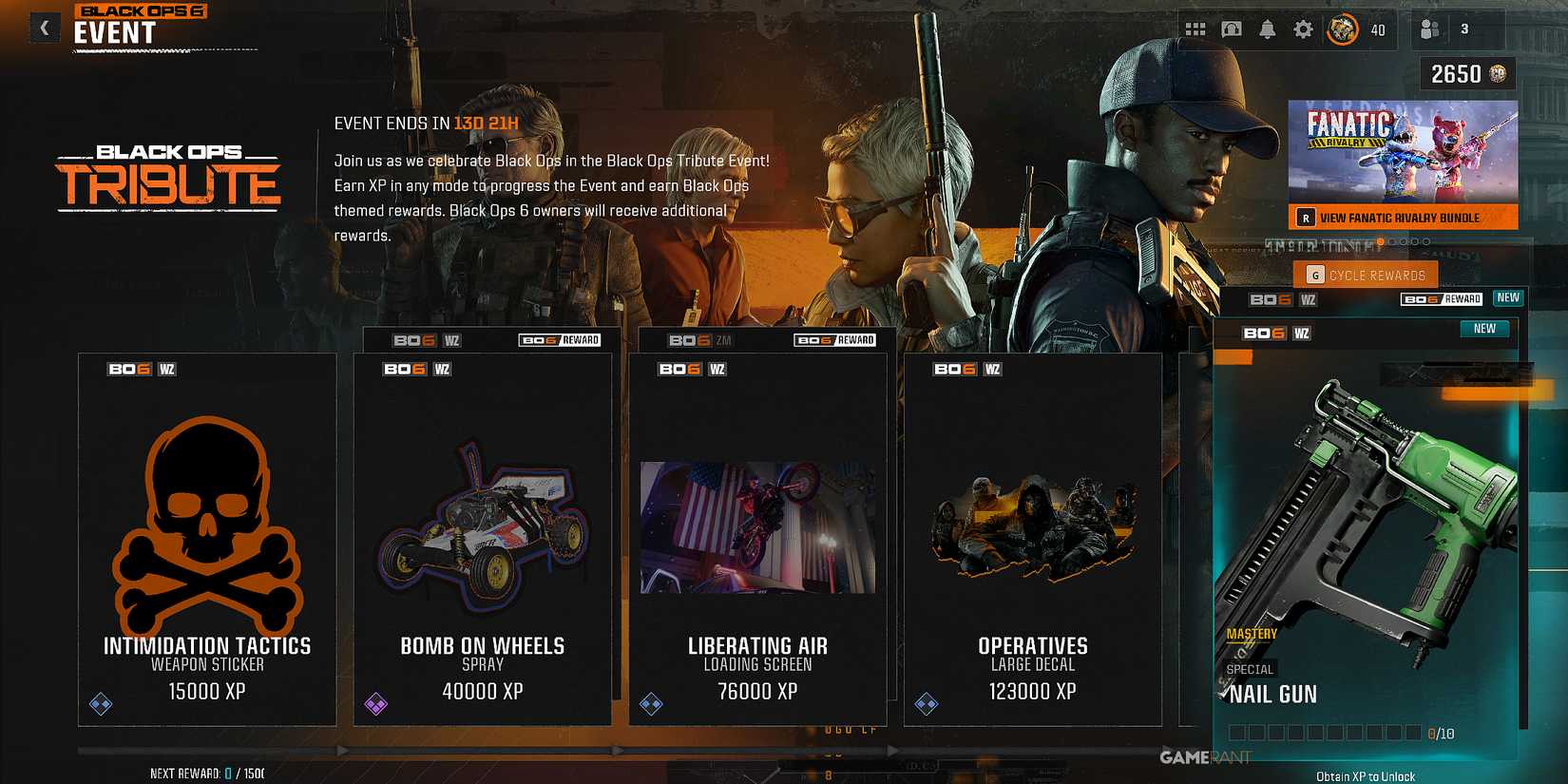Collapse the event screen with the back chevron

click(x=44, y=28)
